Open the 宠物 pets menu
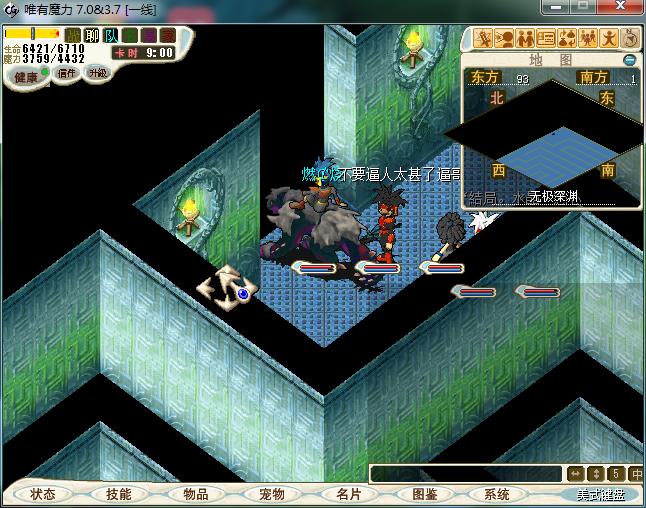Viewport: 646px width, 508px height. click(271, 494)
